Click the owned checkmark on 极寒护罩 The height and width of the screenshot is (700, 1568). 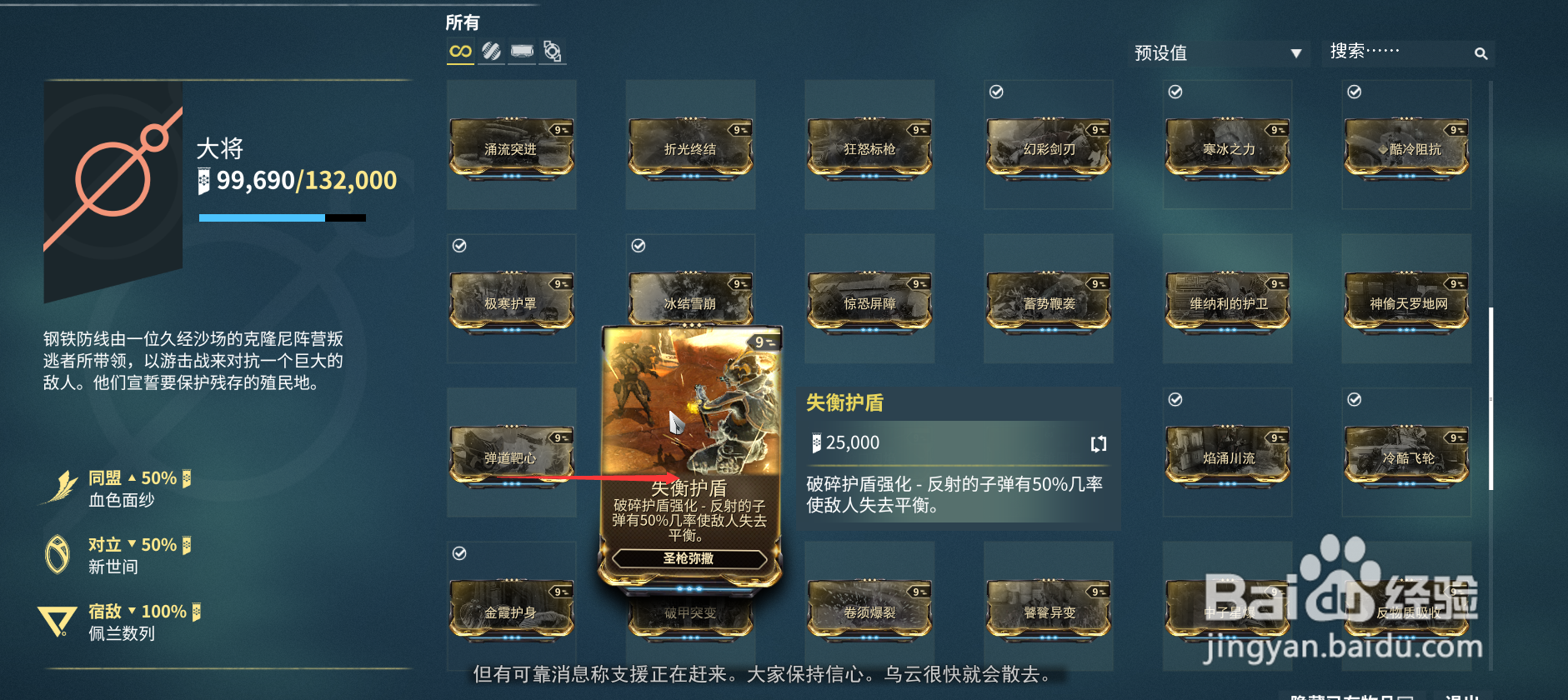tap(458, 245)
